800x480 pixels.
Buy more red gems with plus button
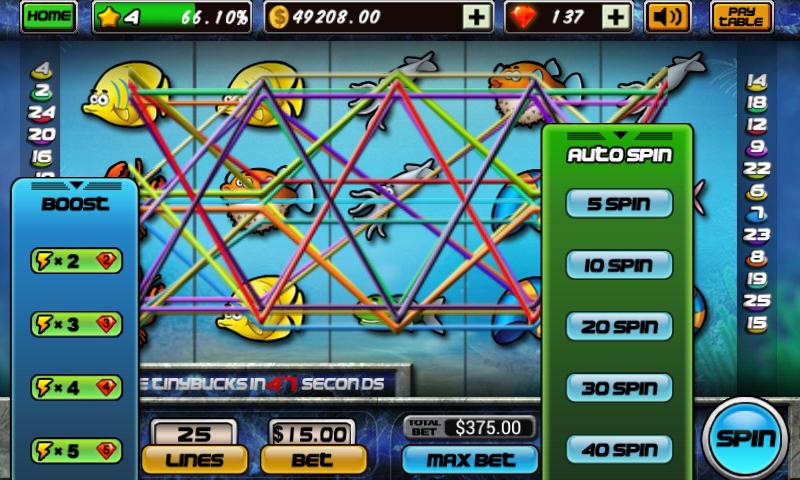point(619,16)
